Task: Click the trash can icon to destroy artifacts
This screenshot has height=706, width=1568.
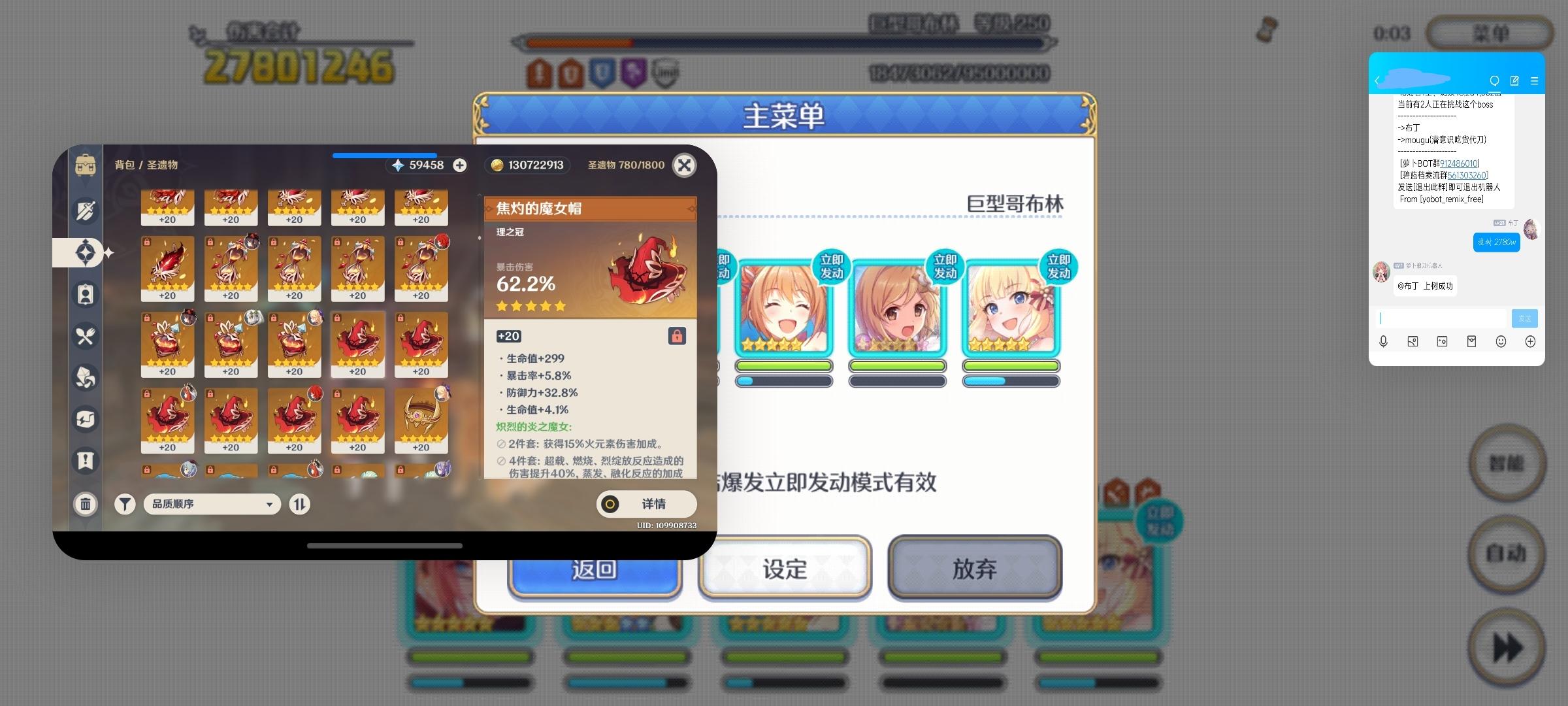Action: pyautogui.click(x=85, y=504)
